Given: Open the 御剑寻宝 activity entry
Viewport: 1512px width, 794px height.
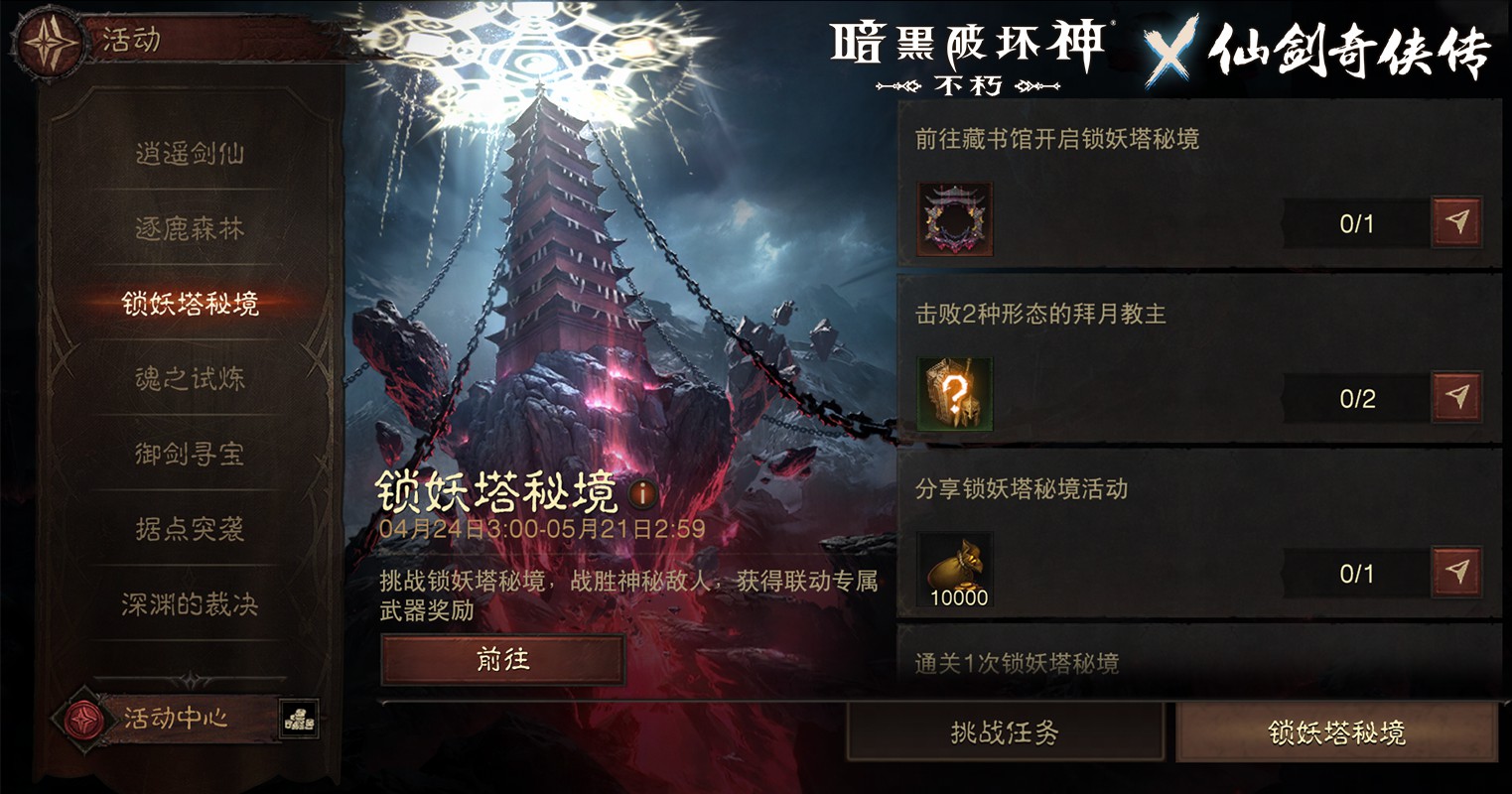Looking at the screenshot, I should click(x=190, y=455).
